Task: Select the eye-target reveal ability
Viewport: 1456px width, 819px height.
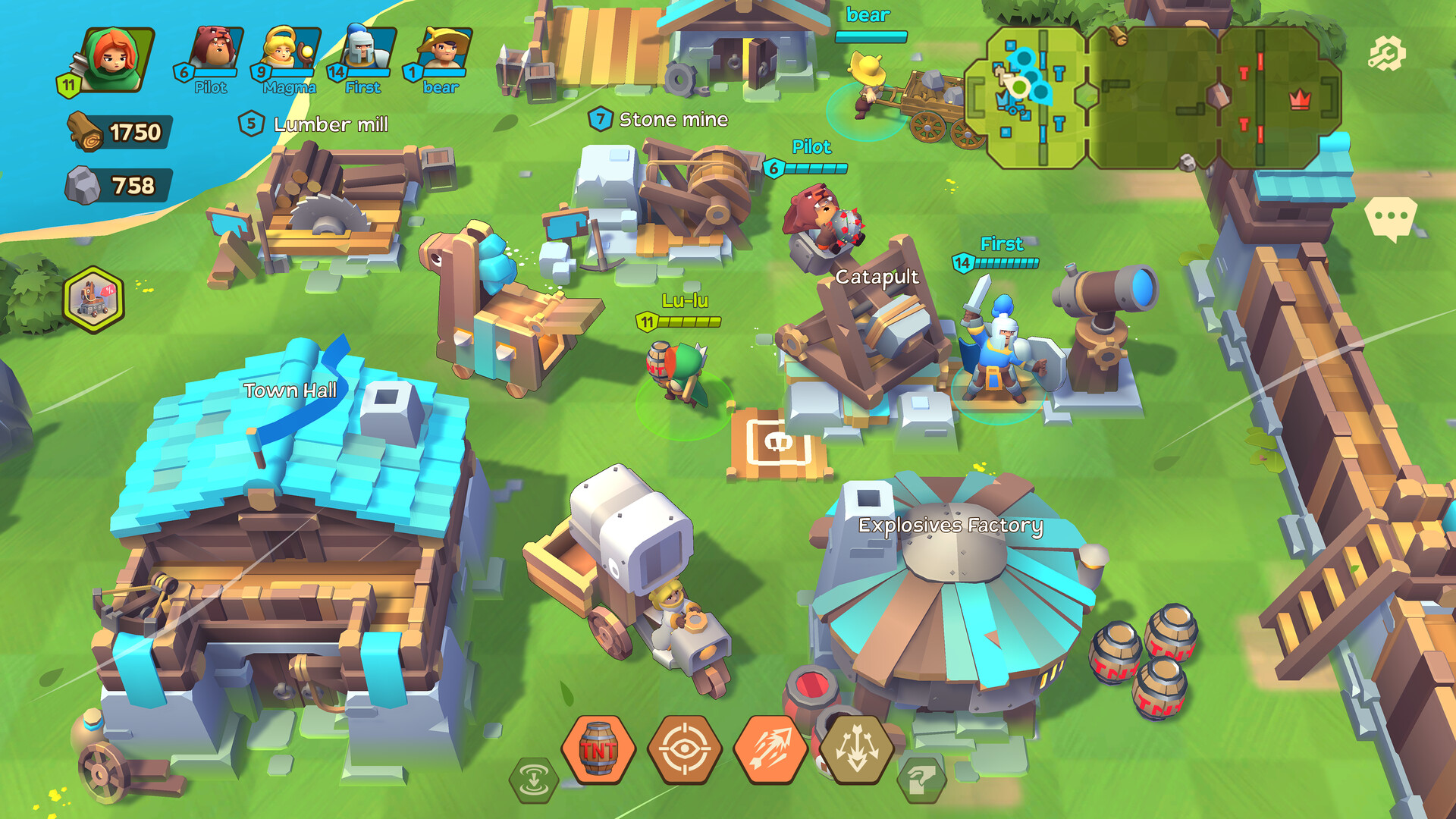Action: click(x=687, y=749)
